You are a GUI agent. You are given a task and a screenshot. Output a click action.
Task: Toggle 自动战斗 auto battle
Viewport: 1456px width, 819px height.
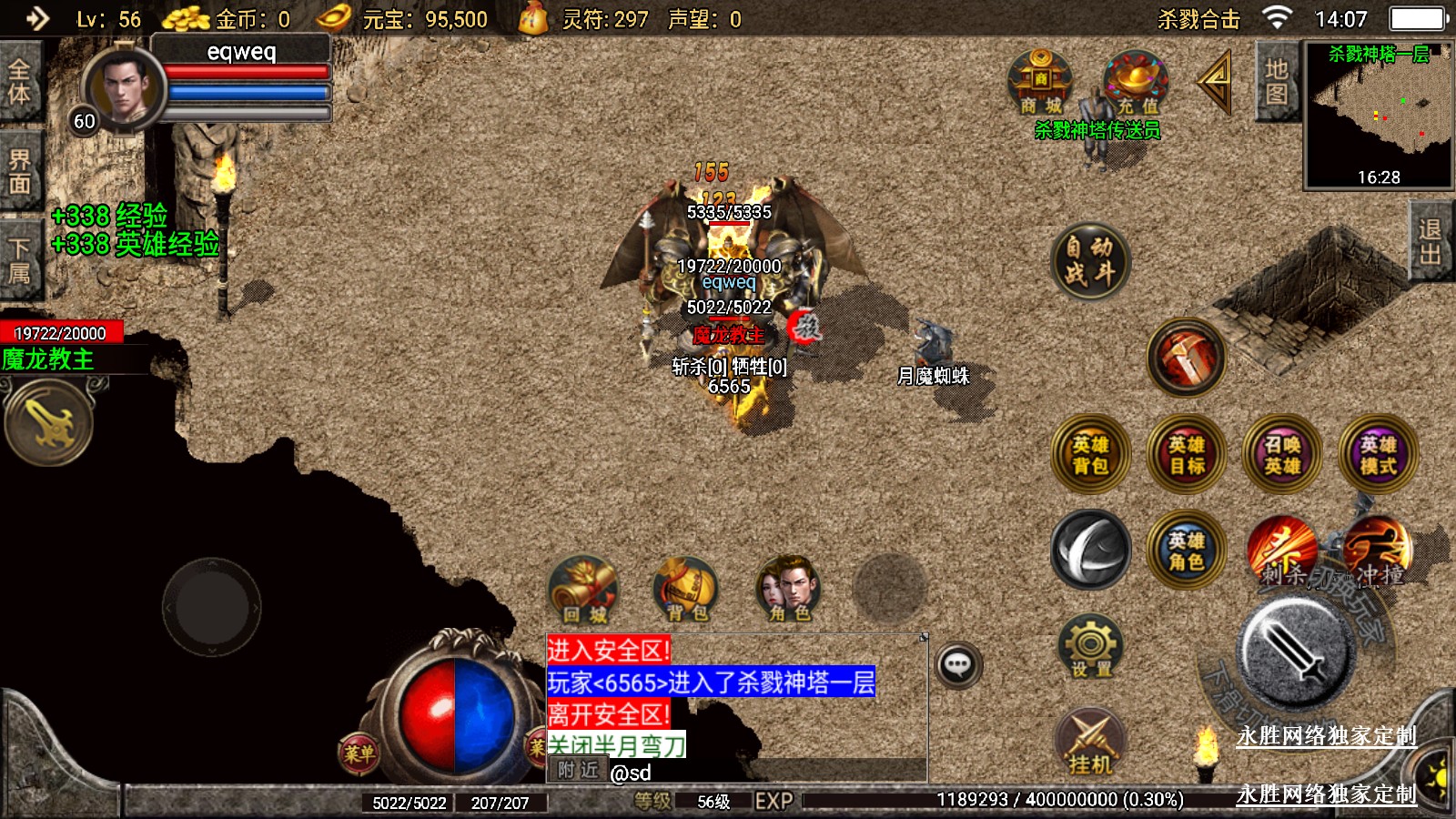pyautogui.click(x=1090, y=260)
